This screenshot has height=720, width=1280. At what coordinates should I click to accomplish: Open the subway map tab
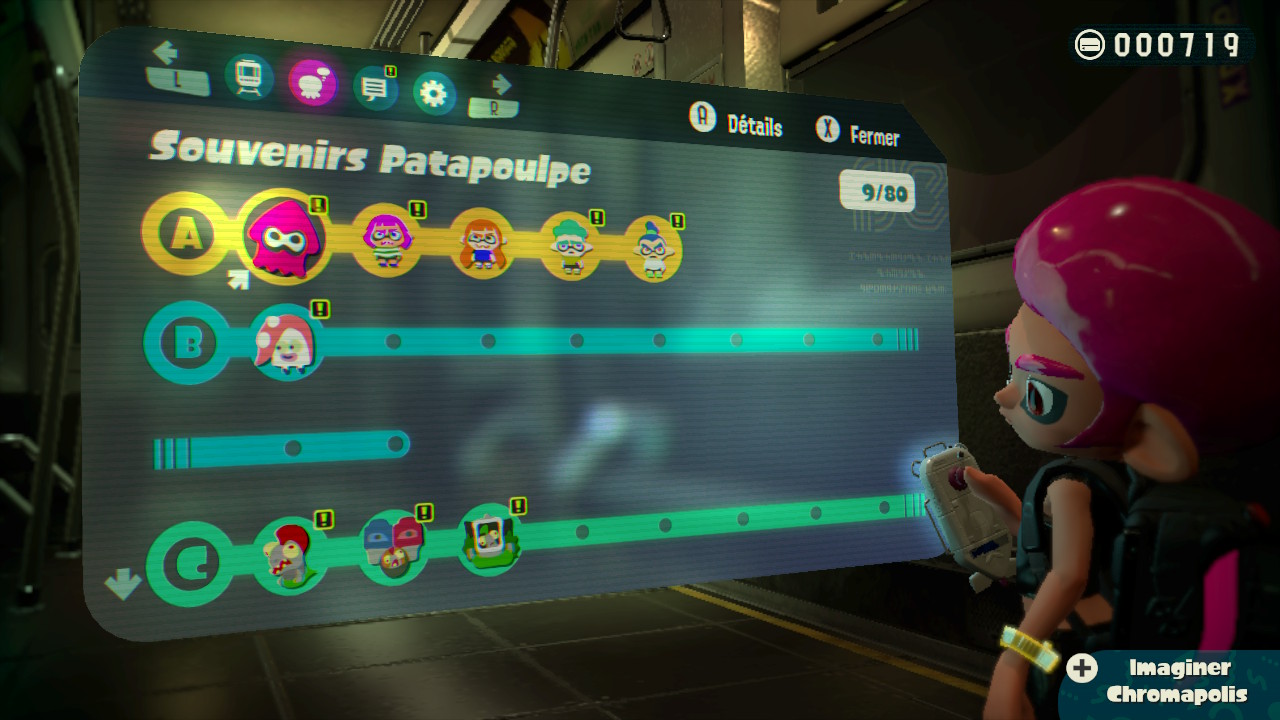[x=249, y=76]
